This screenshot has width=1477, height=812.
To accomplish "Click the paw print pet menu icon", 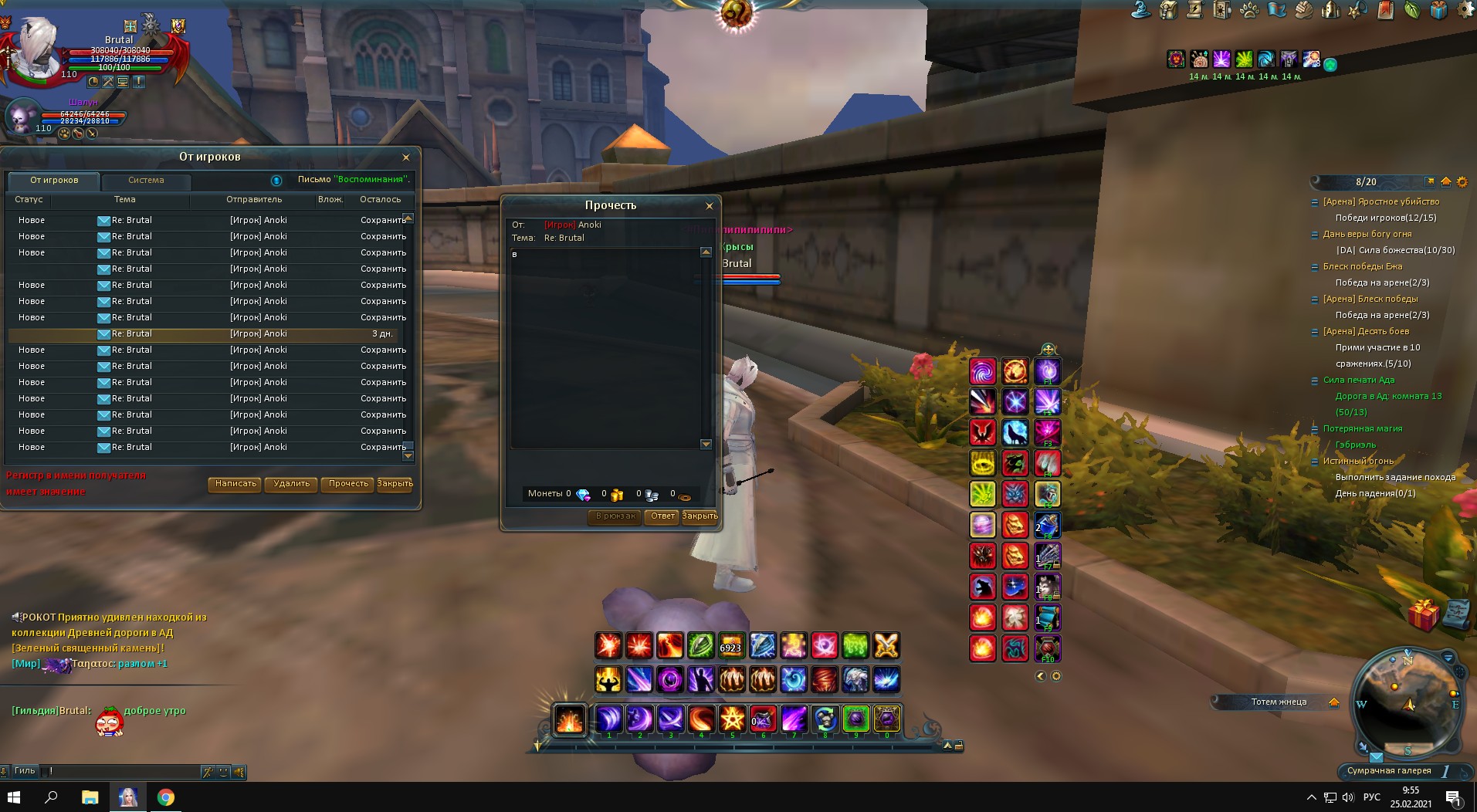I will (x=1248, y=10).
